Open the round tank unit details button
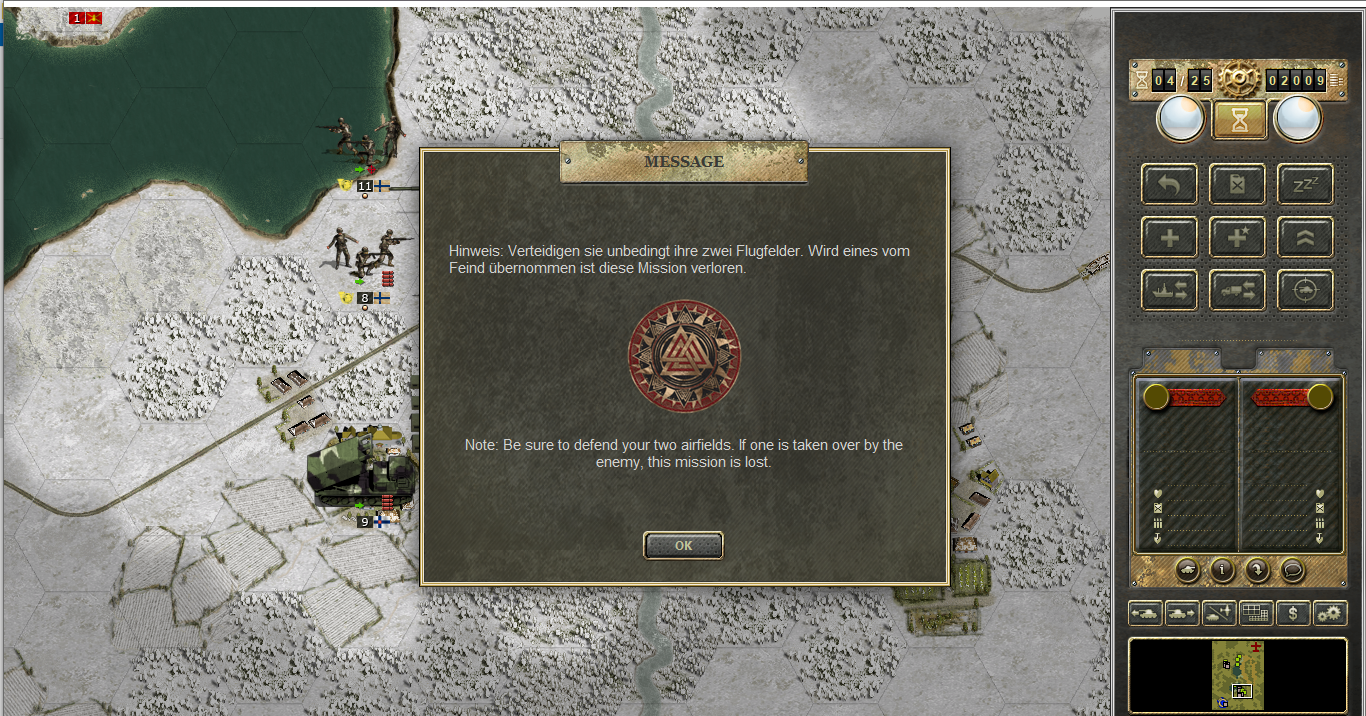Image resolution: width=1366 pixels, height=716 pixels. [1187, 569]
